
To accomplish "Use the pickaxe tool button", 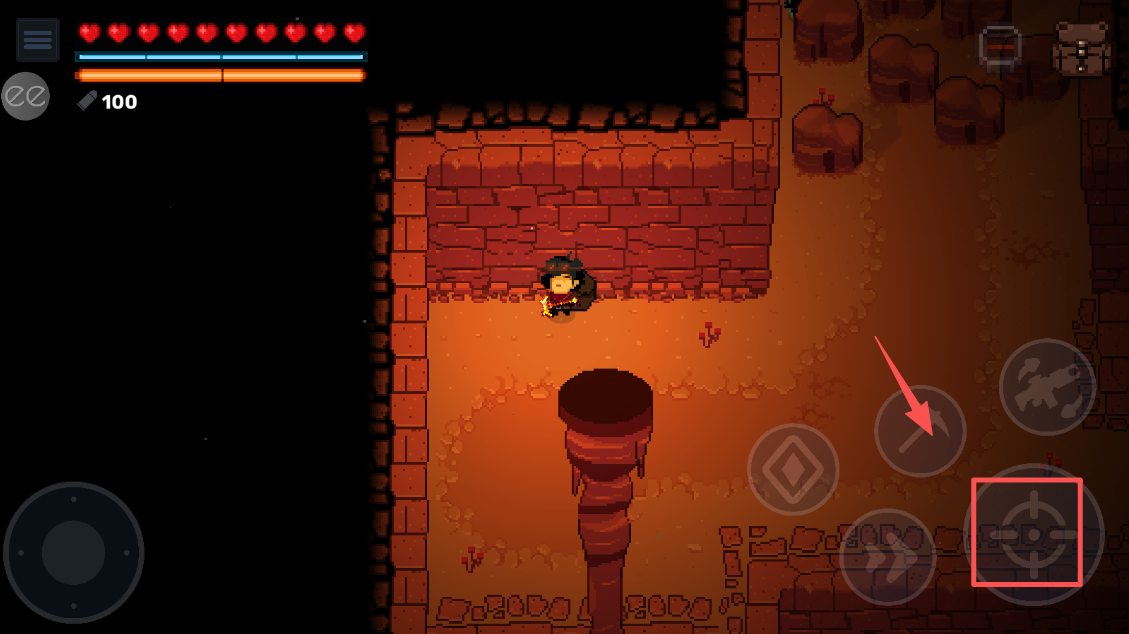I will pos(920,431).
